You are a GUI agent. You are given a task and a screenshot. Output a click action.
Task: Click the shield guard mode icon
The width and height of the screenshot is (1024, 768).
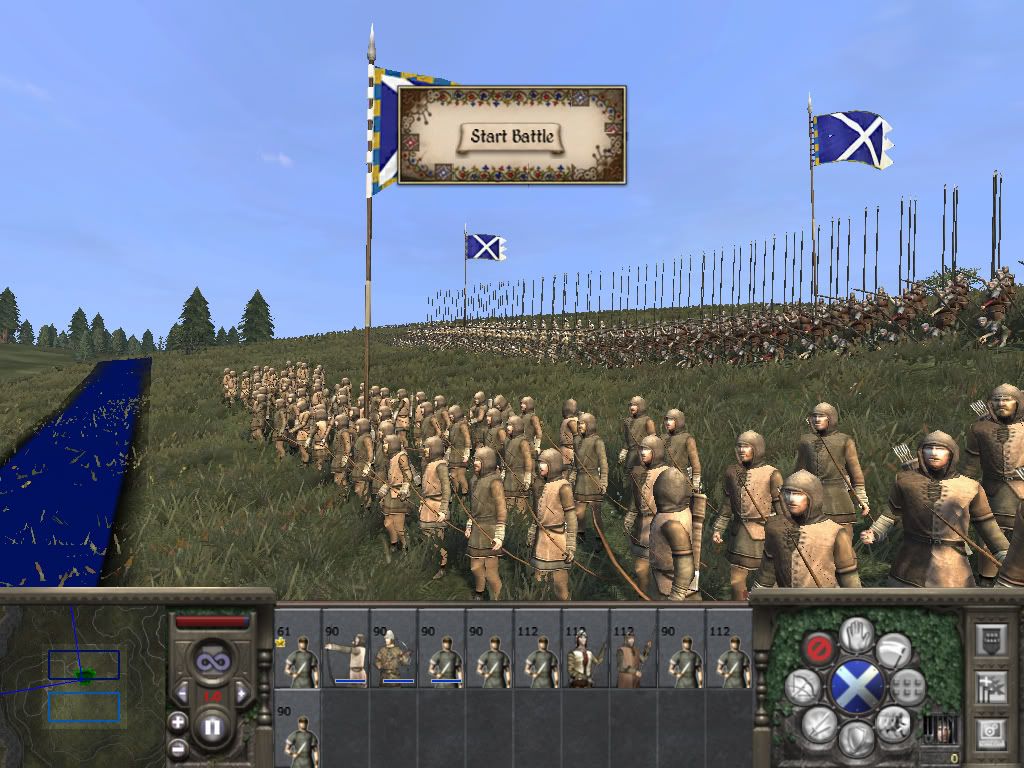coord(856,740)
